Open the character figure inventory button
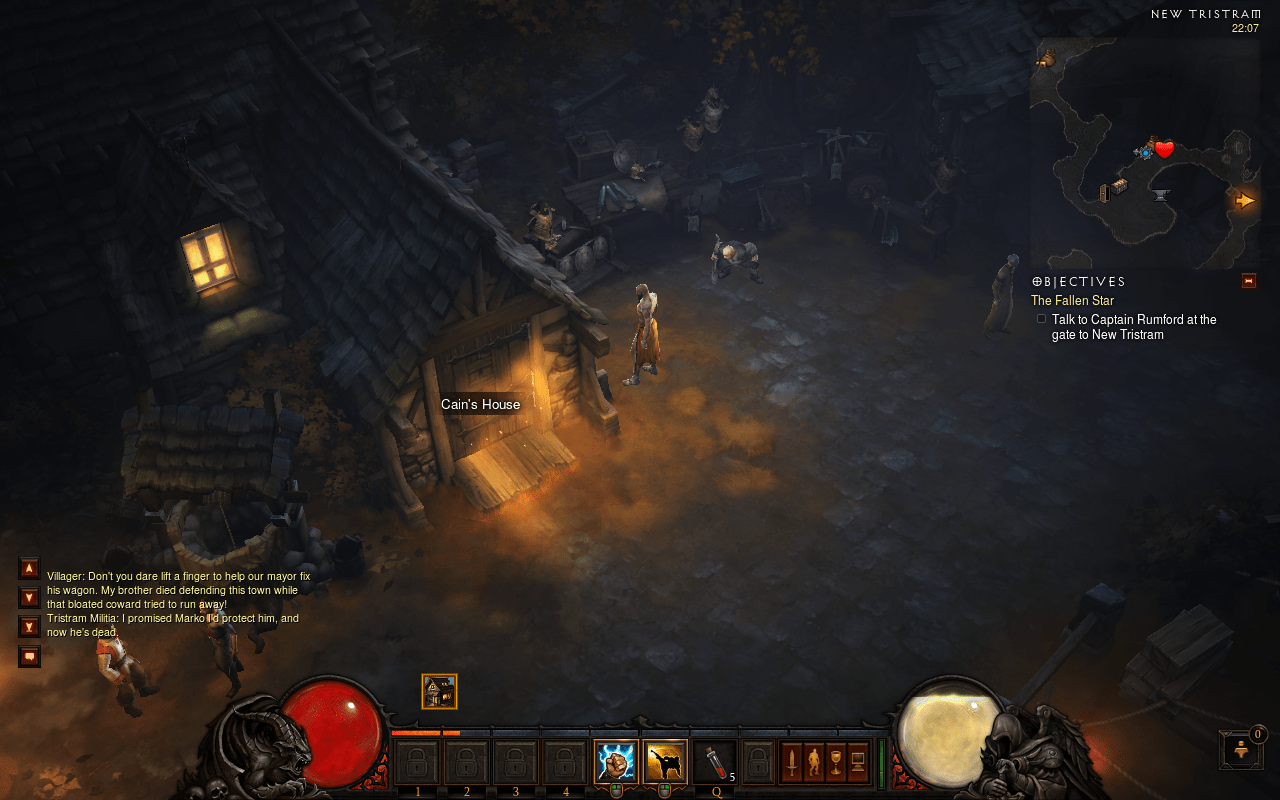The height and width of the screenshot is (800, 1280). 814,762
